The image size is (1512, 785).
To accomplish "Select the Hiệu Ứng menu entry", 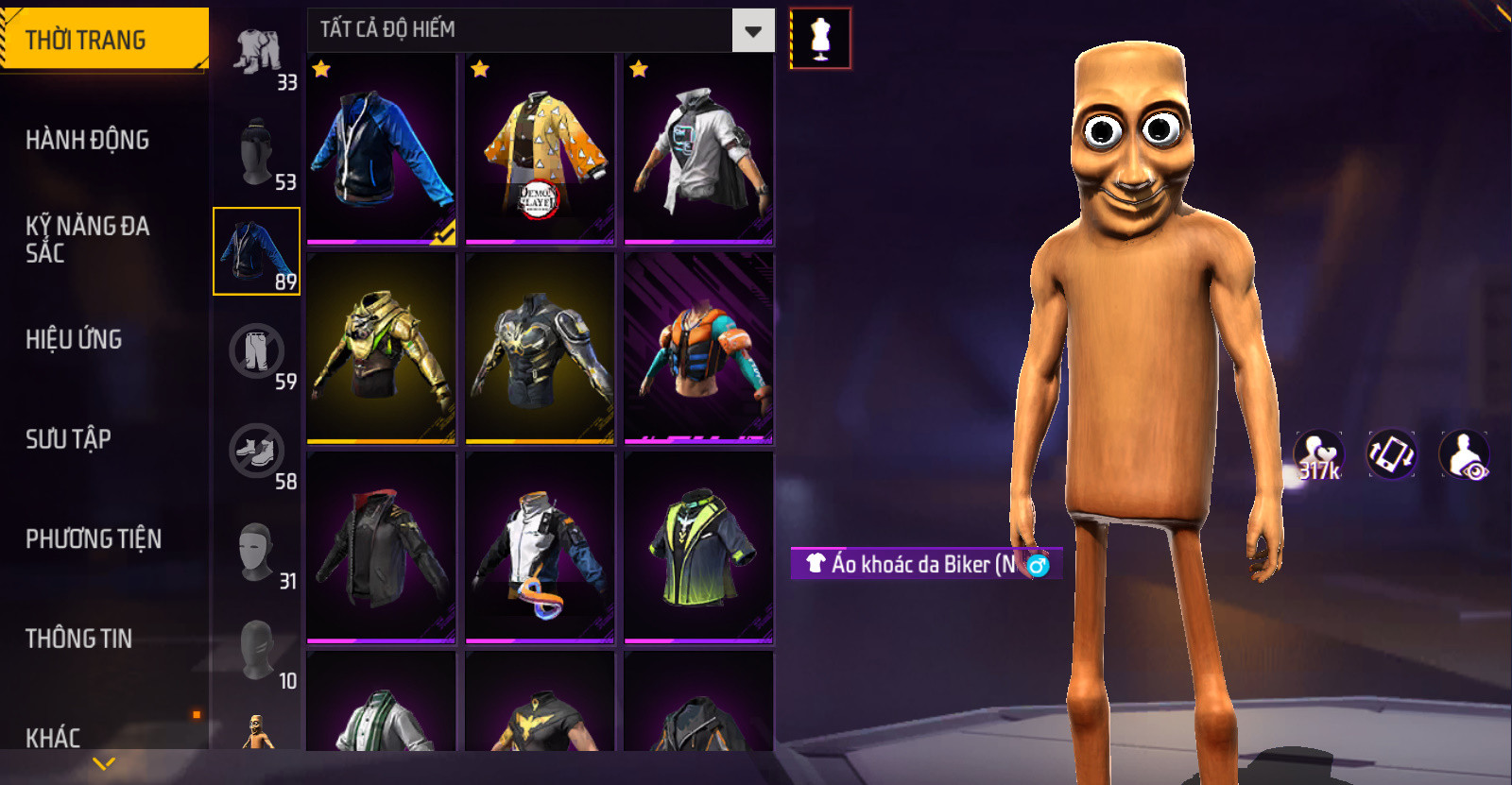I will 74,339.
